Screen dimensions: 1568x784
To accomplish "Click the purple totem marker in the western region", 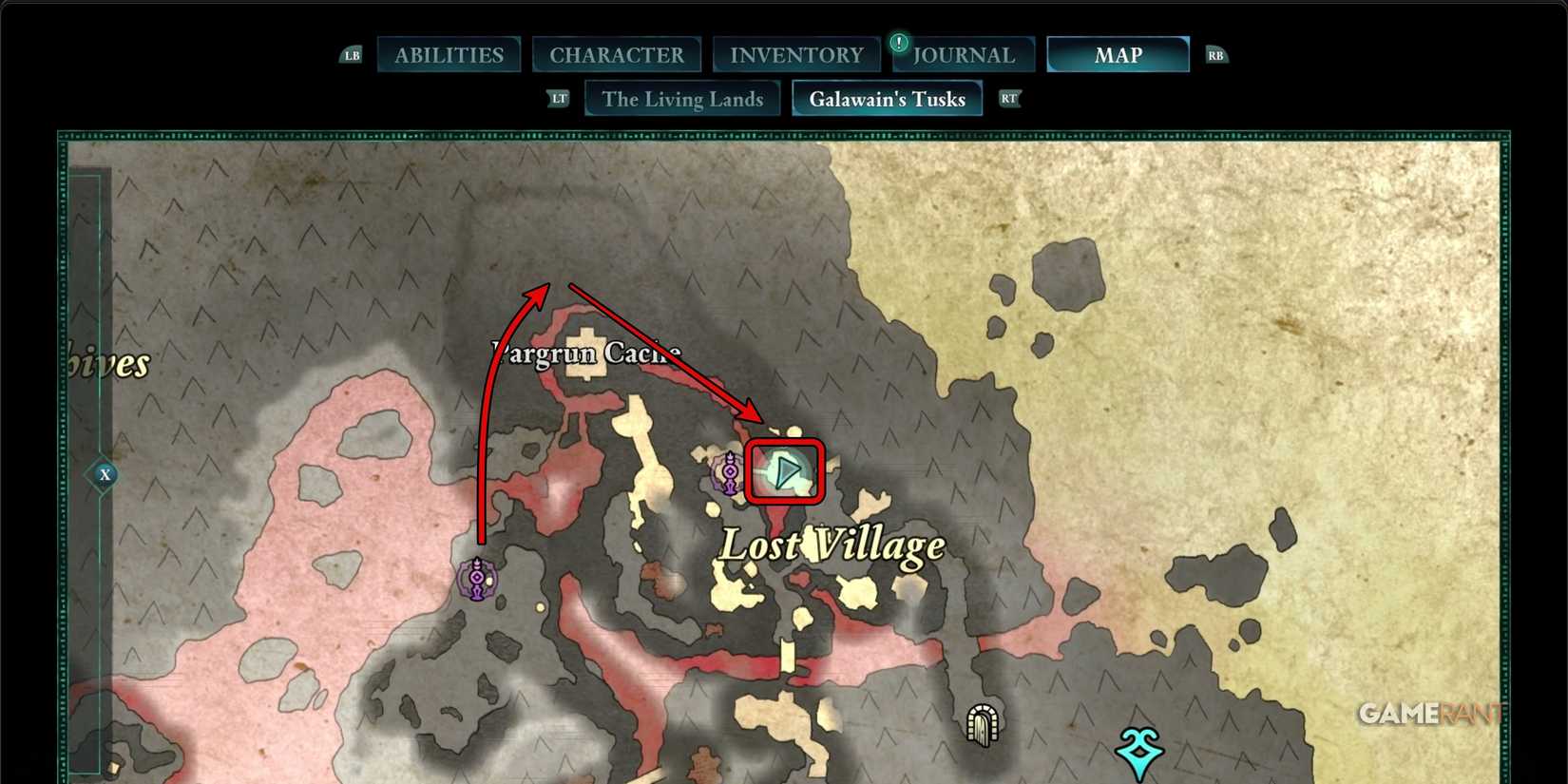I will click(x=475, y=577).
